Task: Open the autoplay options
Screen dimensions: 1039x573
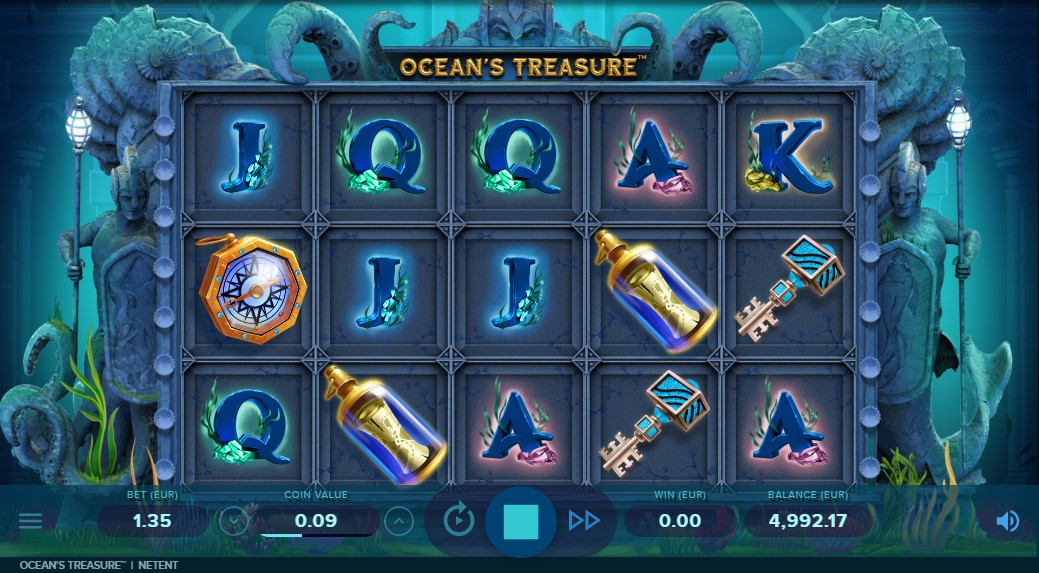Action: (458, 520)
